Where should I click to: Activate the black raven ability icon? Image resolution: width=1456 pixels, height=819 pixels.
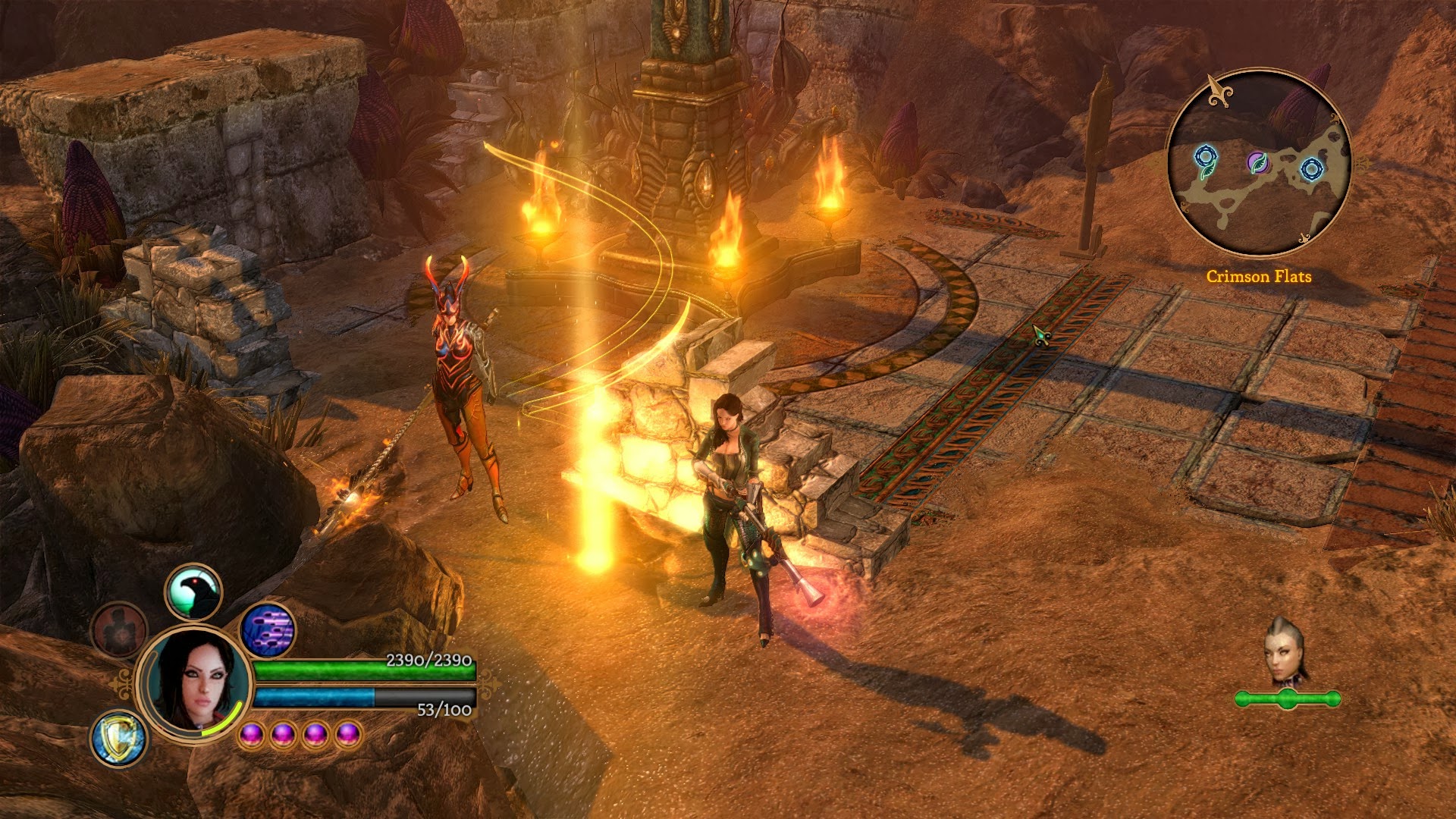point(193,592)
